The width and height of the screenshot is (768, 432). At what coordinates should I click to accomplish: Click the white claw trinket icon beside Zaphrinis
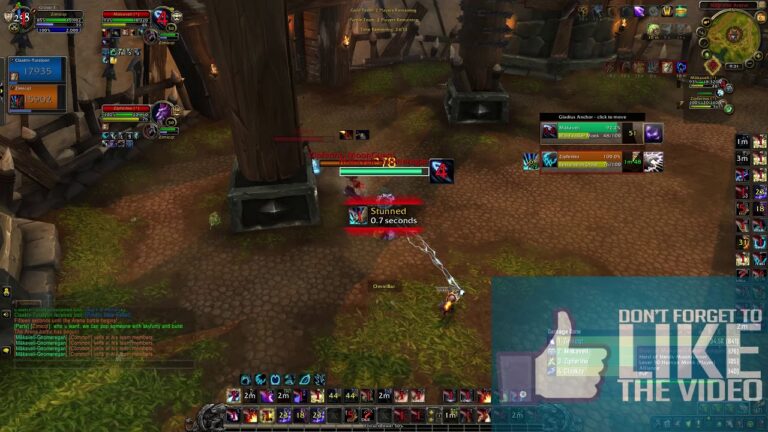click(x=653, y=160)
